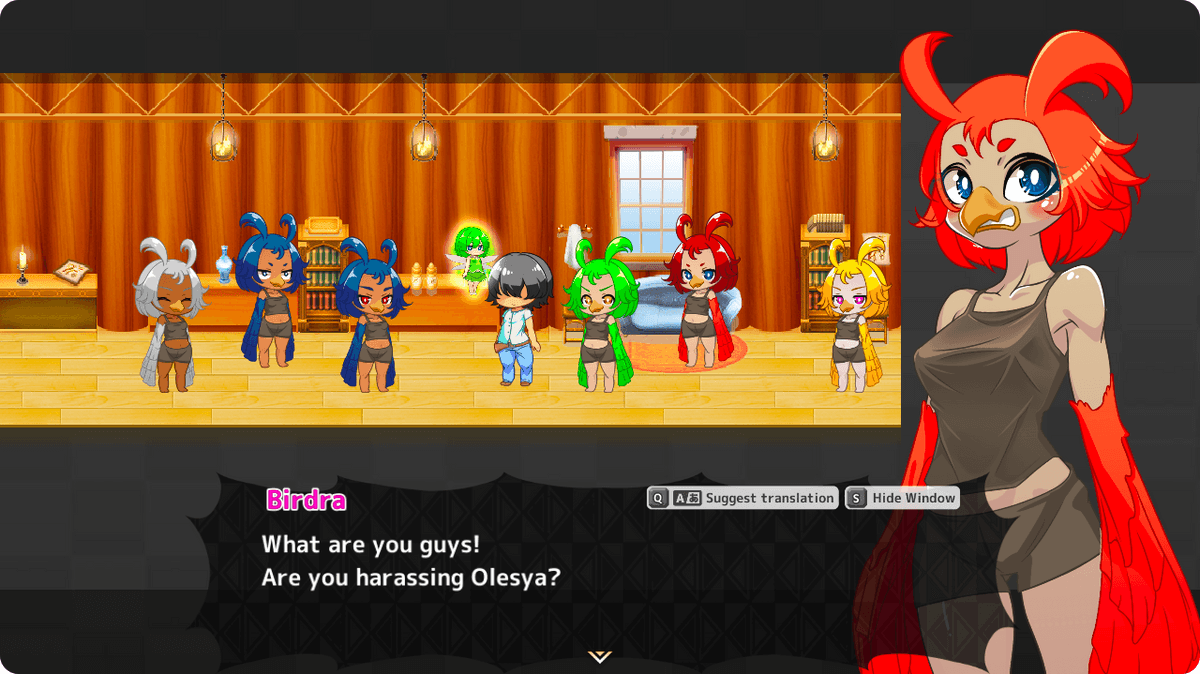Click the Suggest translation button
Screen dimensions: 1200x674
coord(743,498)
